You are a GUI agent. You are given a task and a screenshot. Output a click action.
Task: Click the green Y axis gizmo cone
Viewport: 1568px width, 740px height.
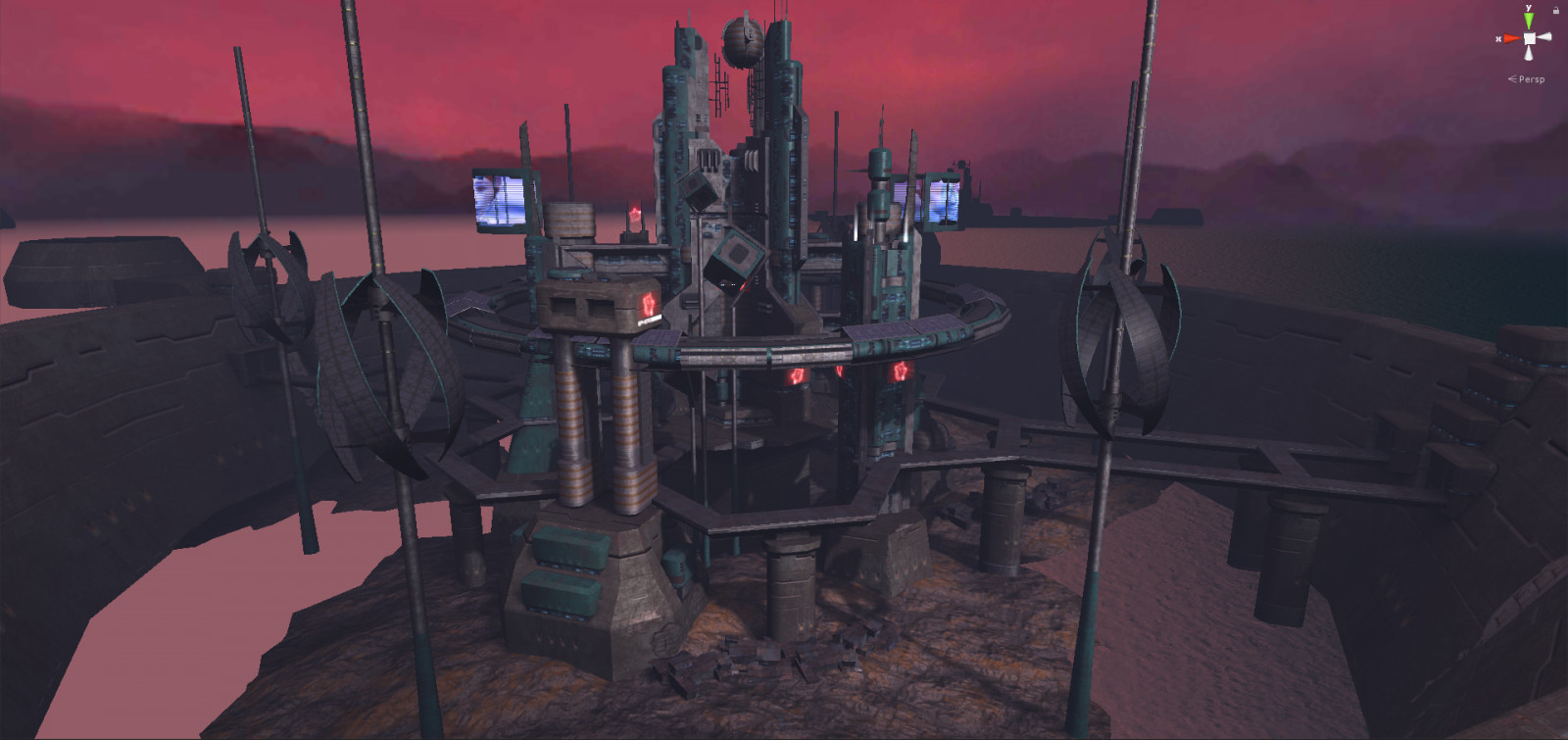click(1529, 21)
